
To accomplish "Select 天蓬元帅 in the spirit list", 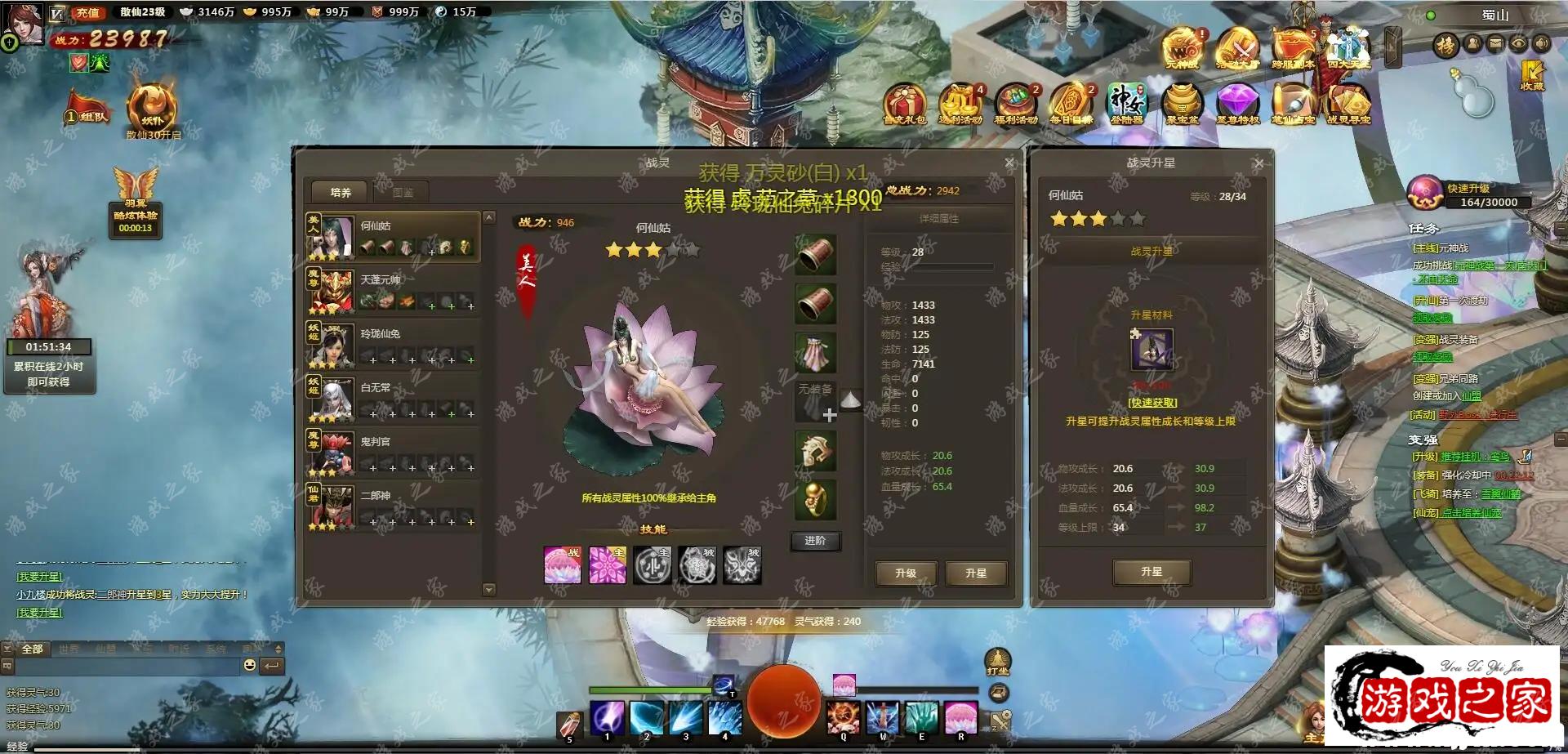I will point(393,292).
